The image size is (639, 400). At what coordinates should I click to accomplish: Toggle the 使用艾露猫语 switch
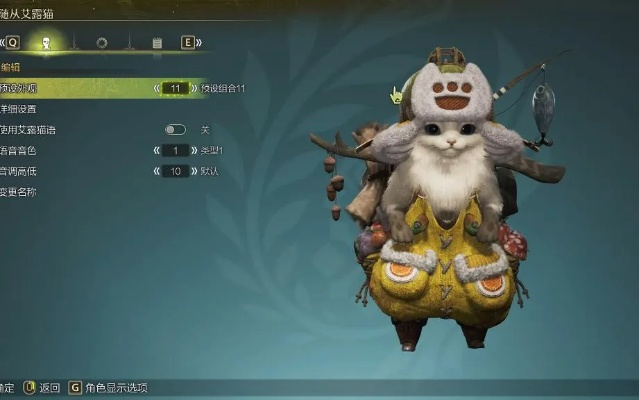pyautogui.click(x=175, y=130)
